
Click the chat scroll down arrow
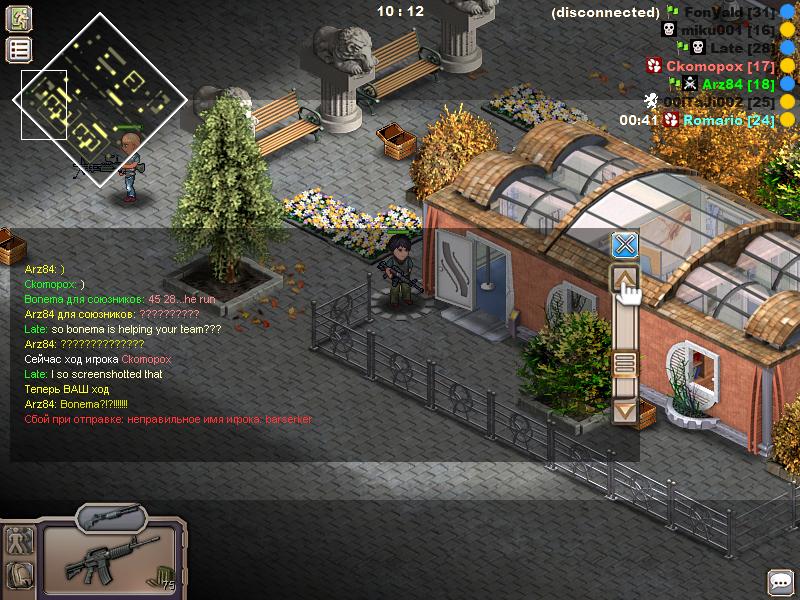[x=625, y=410]
